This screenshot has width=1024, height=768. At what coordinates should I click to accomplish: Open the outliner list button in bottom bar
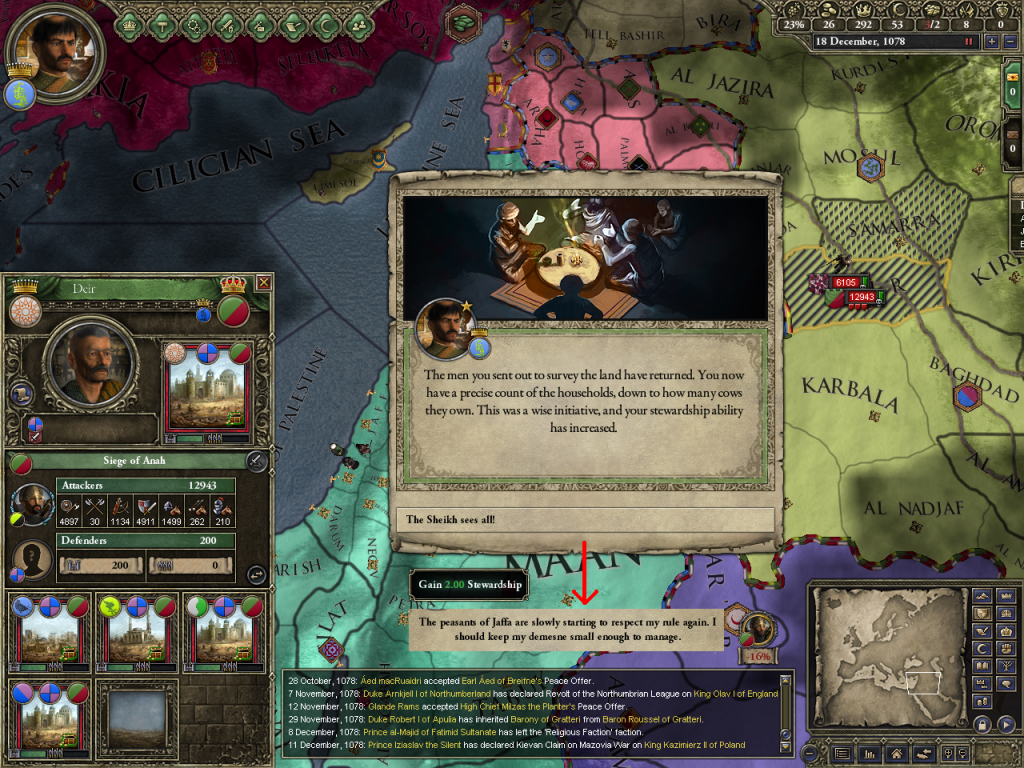[843, 753]
